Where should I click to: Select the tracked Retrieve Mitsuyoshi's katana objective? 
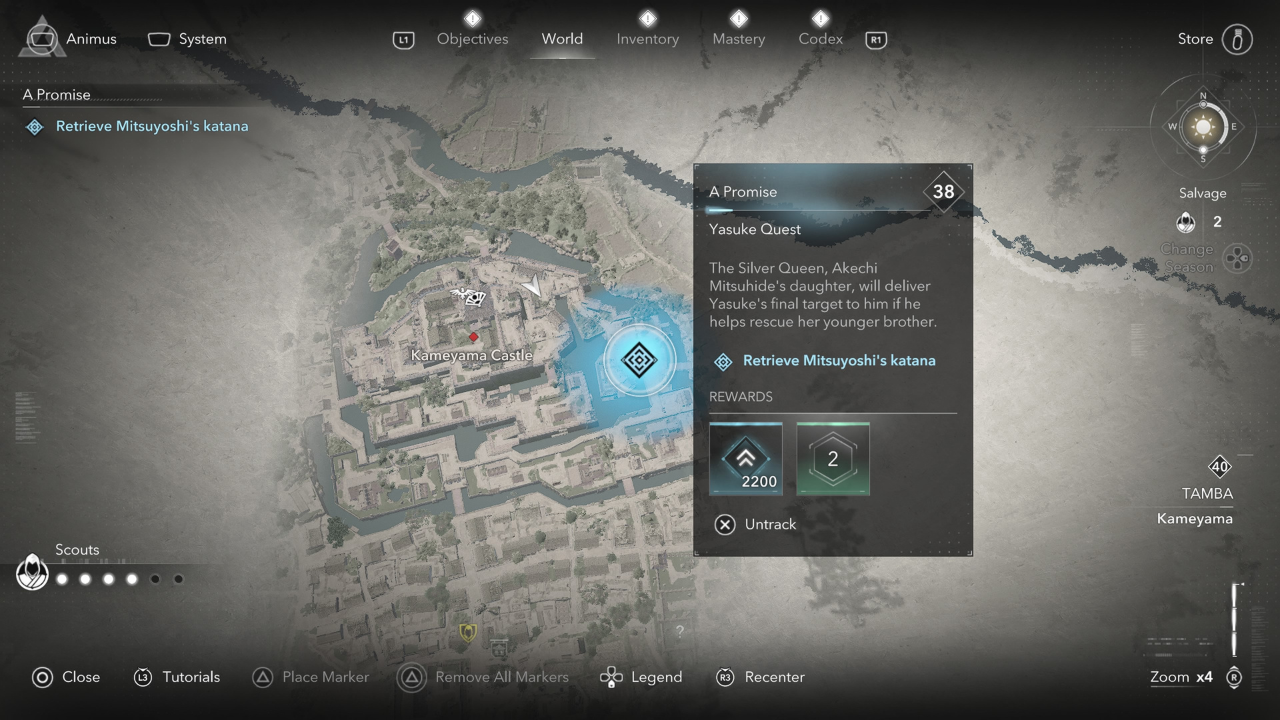tap(151, 126)
